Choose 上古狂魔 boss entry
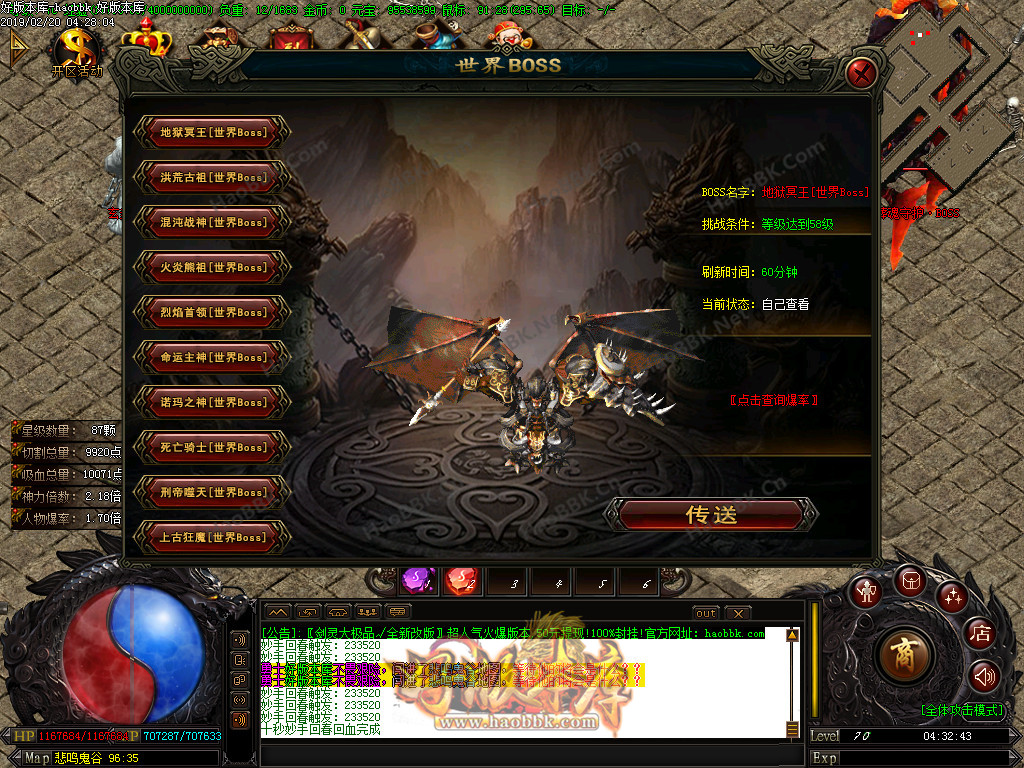This screenshot has height=768, width=1024. pos(213,537)
